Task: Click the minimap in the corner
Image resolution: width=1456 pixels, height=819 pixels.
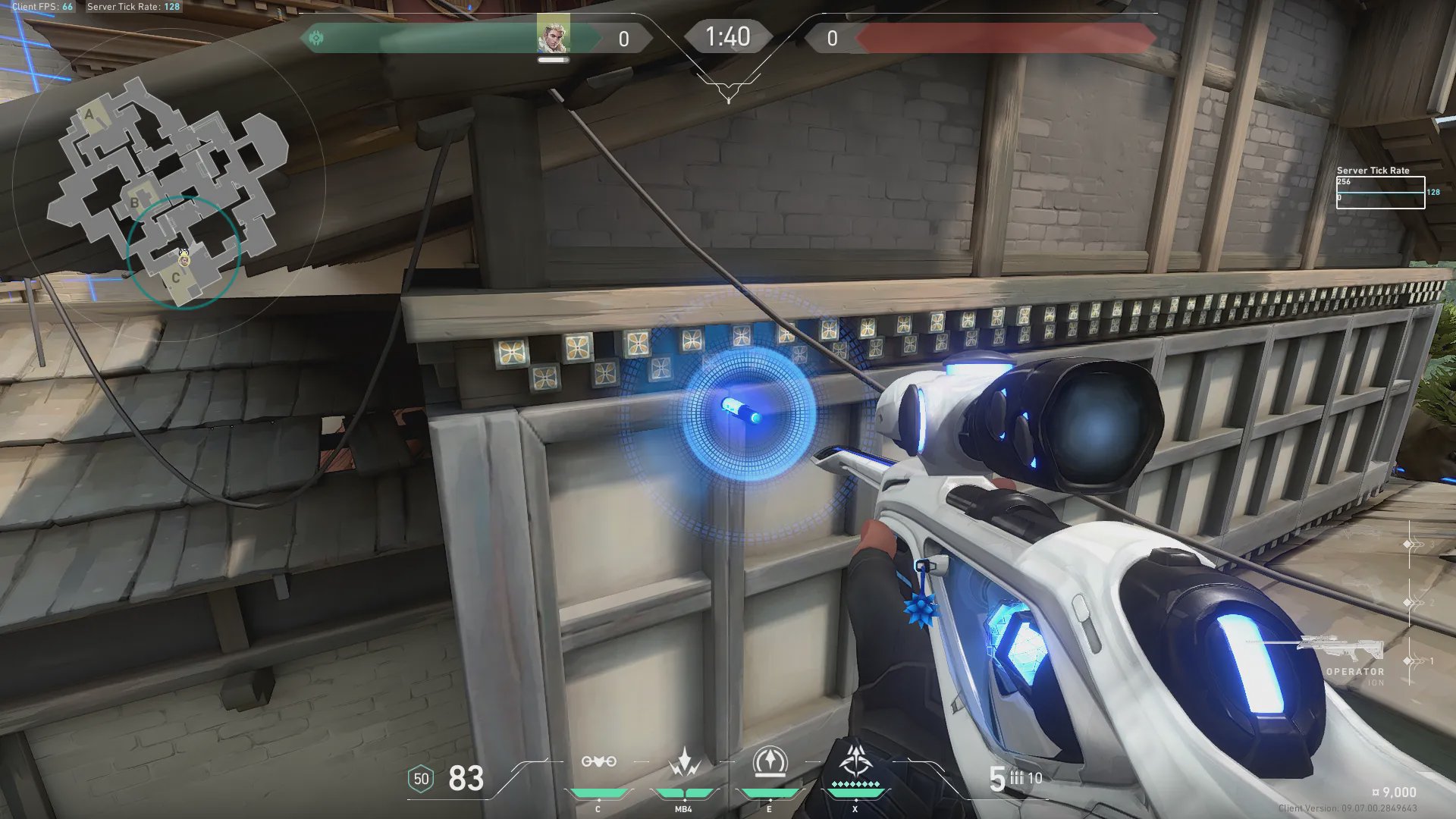Action: point(168,191)
